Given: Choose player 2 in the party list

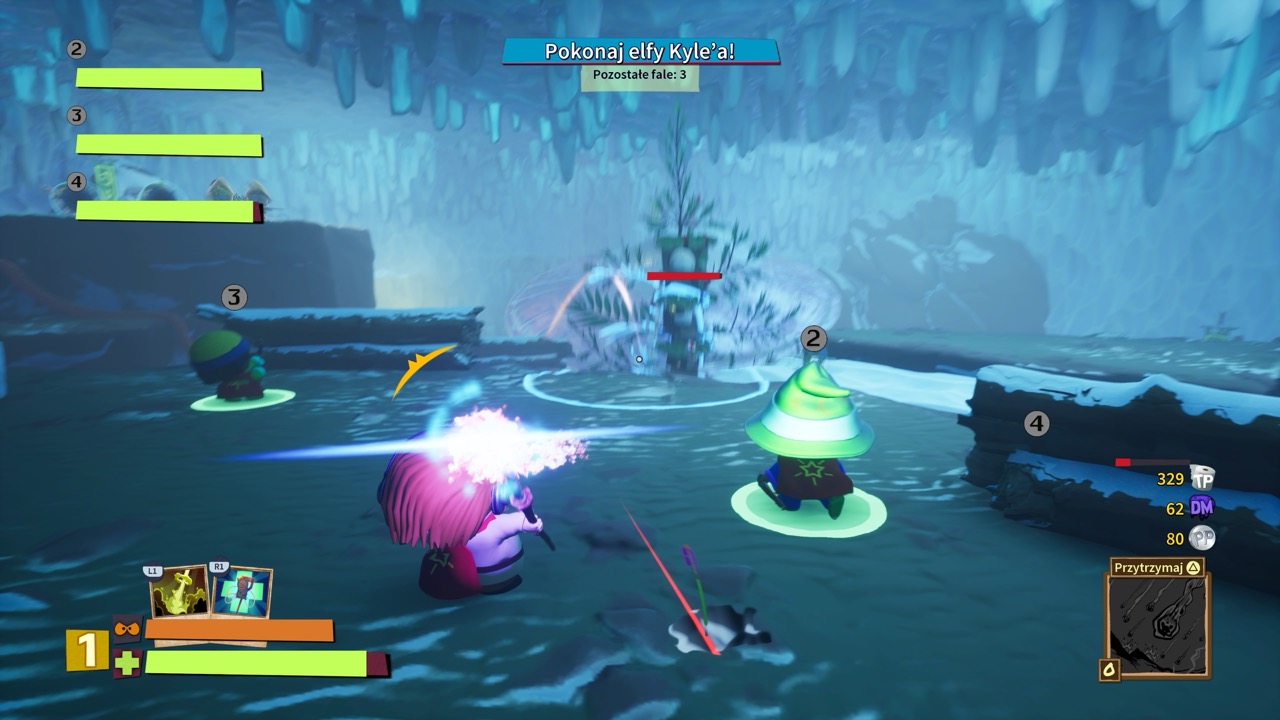Looking at the screenshot, I should tap(168, 78).
